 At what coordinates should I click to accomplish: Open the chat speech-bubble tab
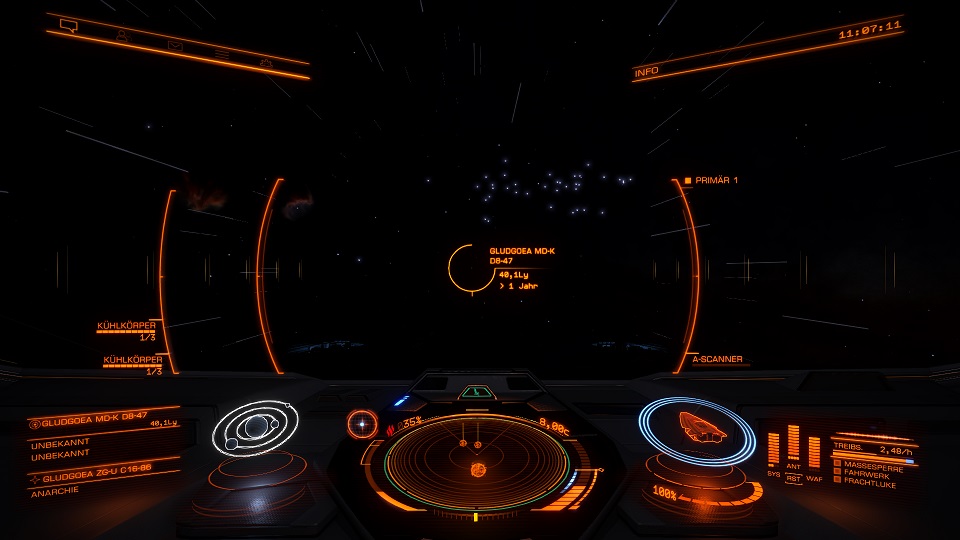point(69,26)
